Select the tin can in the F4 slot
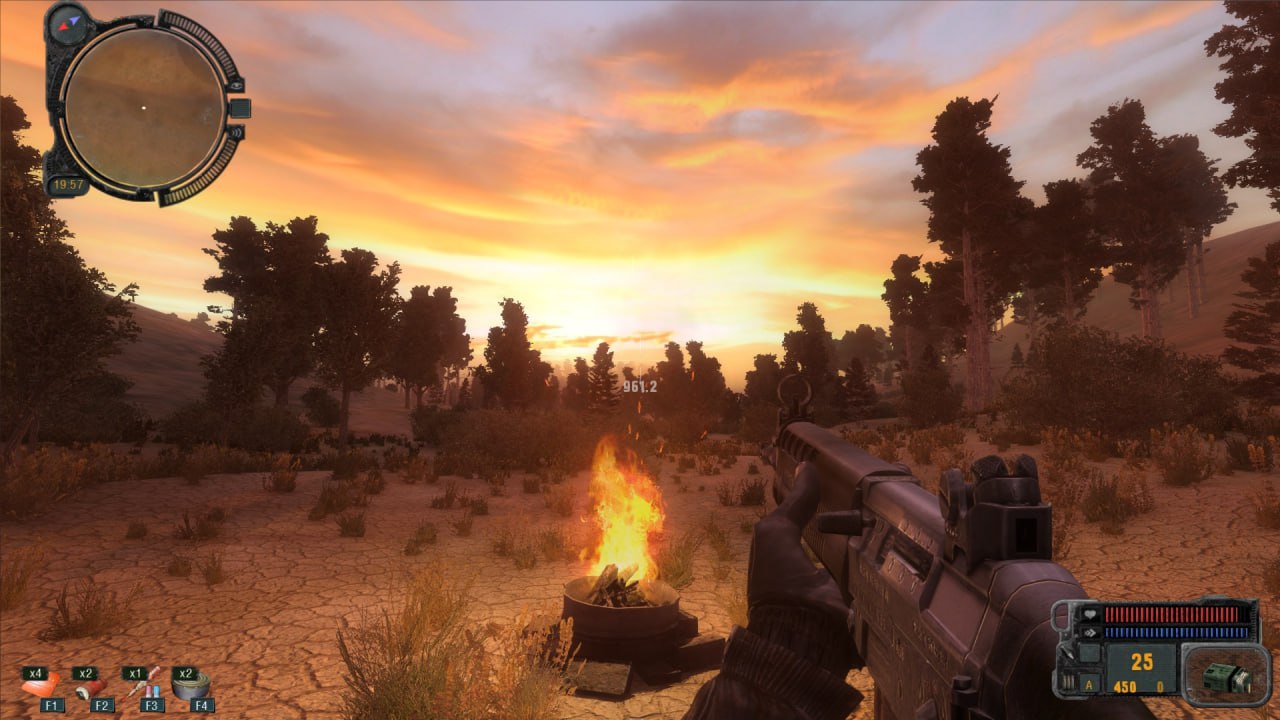The width and height of the screenshot is (1280, 720). 191,686
